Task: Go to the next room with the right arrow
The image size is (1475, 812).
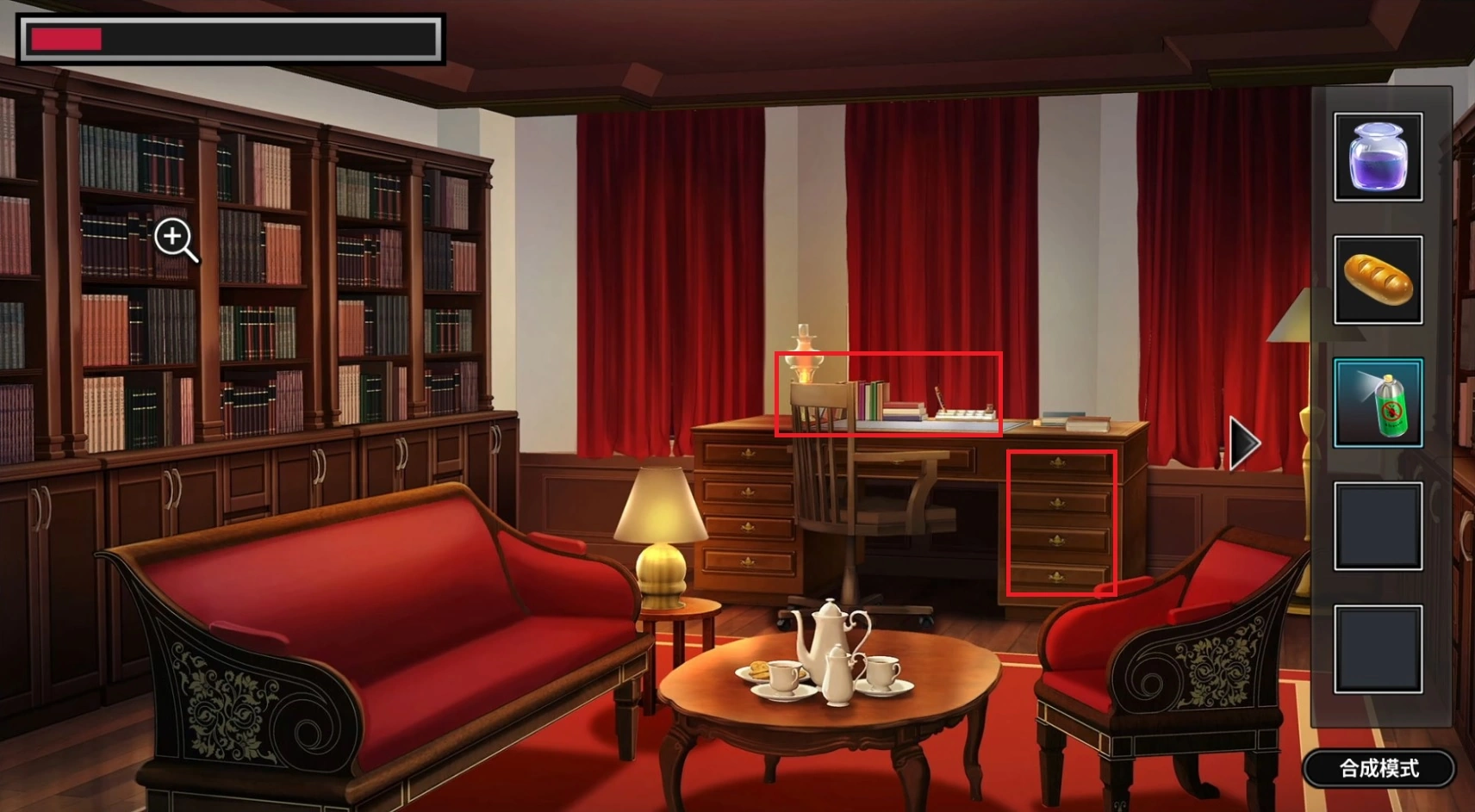Action: (1243, 443)
